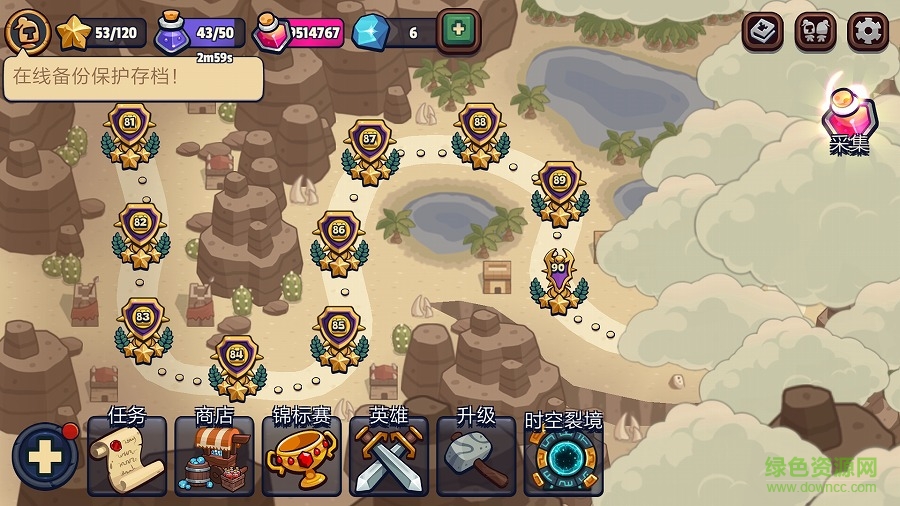Open the enemies skull icon menu
900x506 pixels.
pyautogui.click(x=815, y=32)
